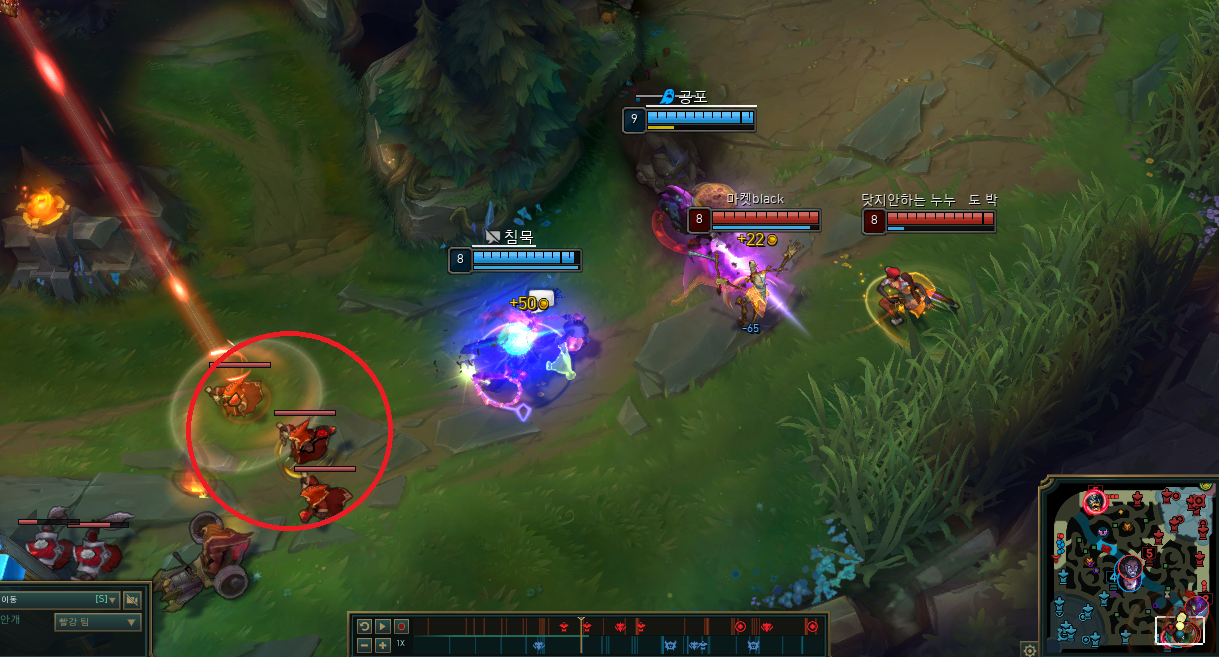
Task: Click the replay rewind button
Action: 365,626
